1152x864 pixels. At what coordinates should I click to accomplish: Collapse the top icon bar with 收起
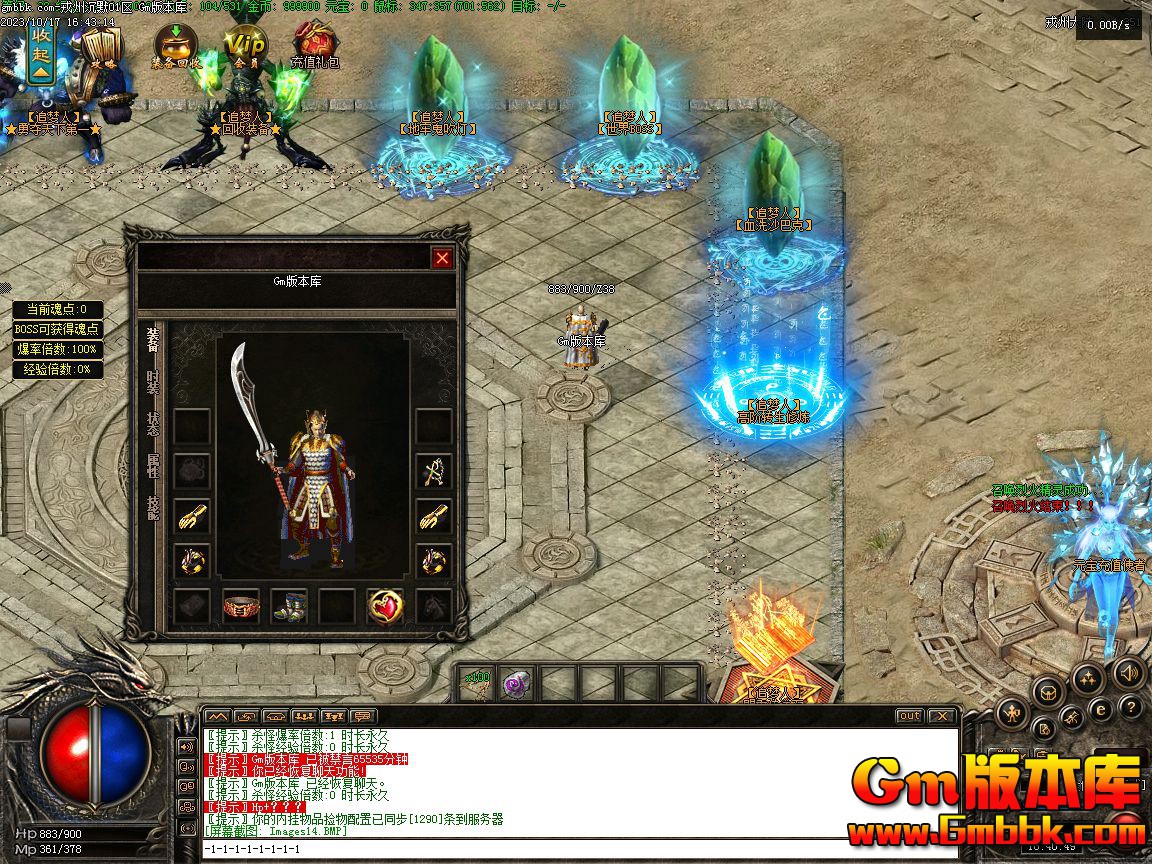40,52
